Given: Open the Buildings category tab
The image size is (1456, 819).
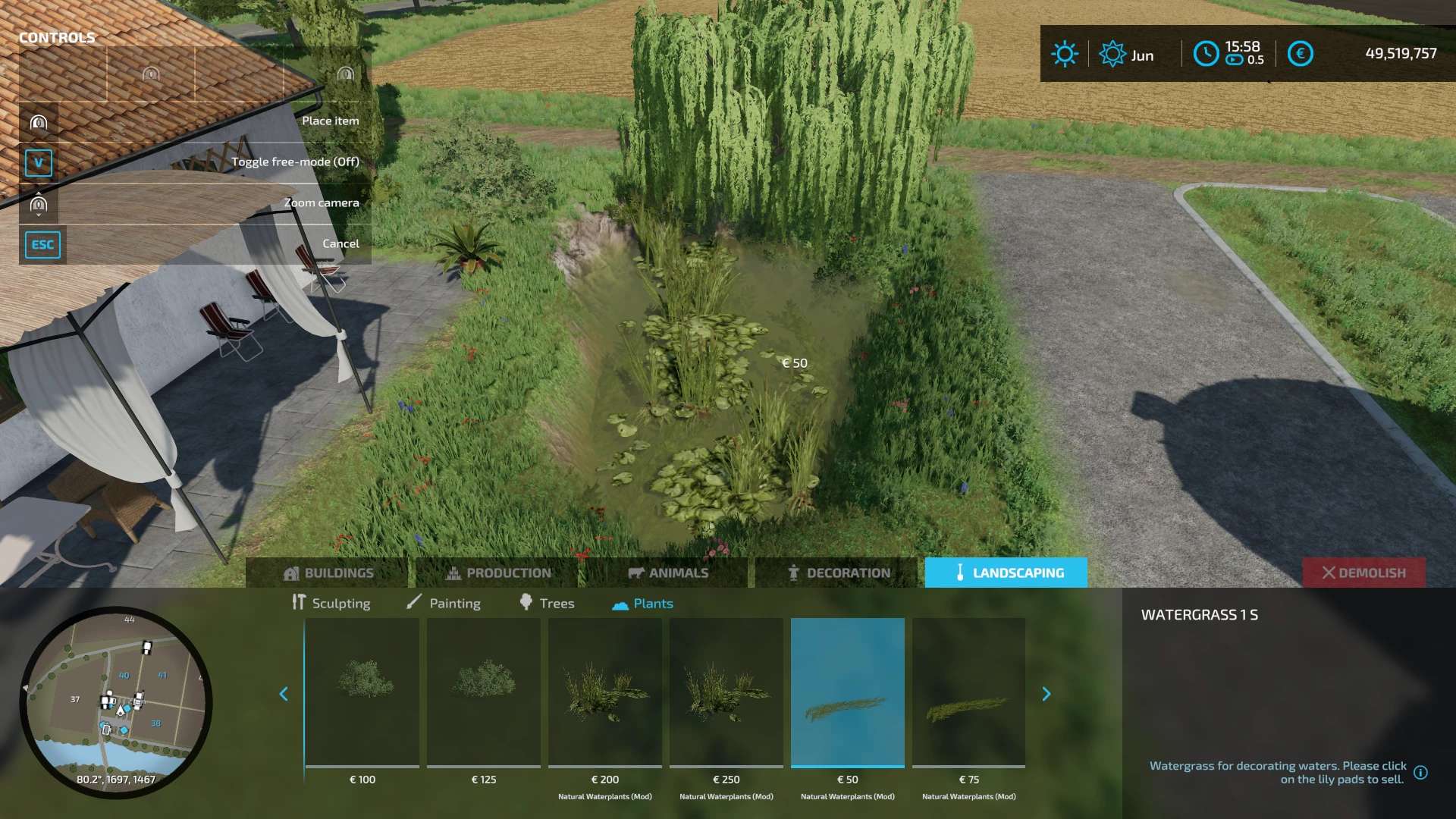Looking at the screenshot, I should (328, 573).
